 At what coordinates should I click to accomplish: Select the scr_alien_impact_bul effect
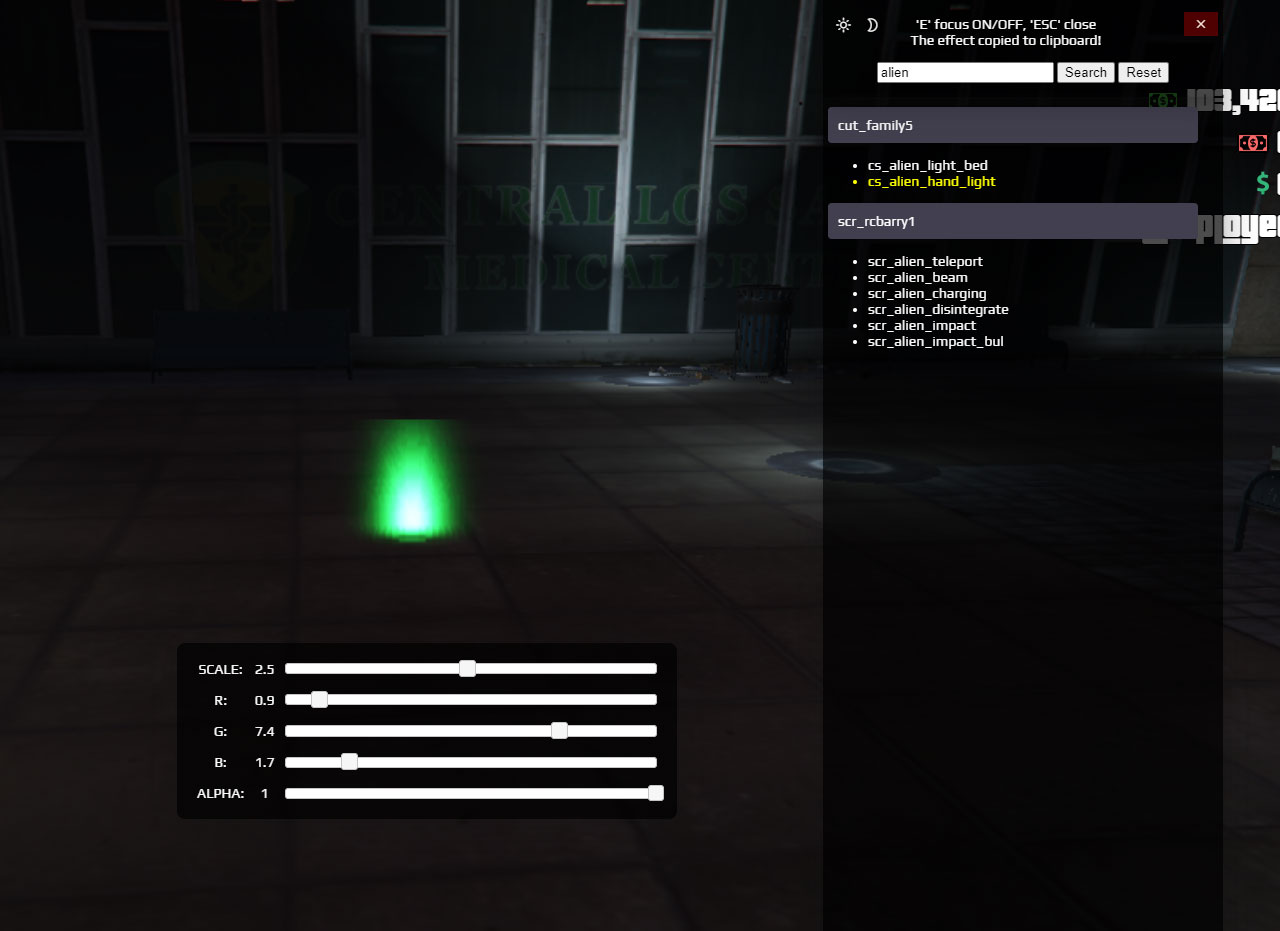pos(935,341)
